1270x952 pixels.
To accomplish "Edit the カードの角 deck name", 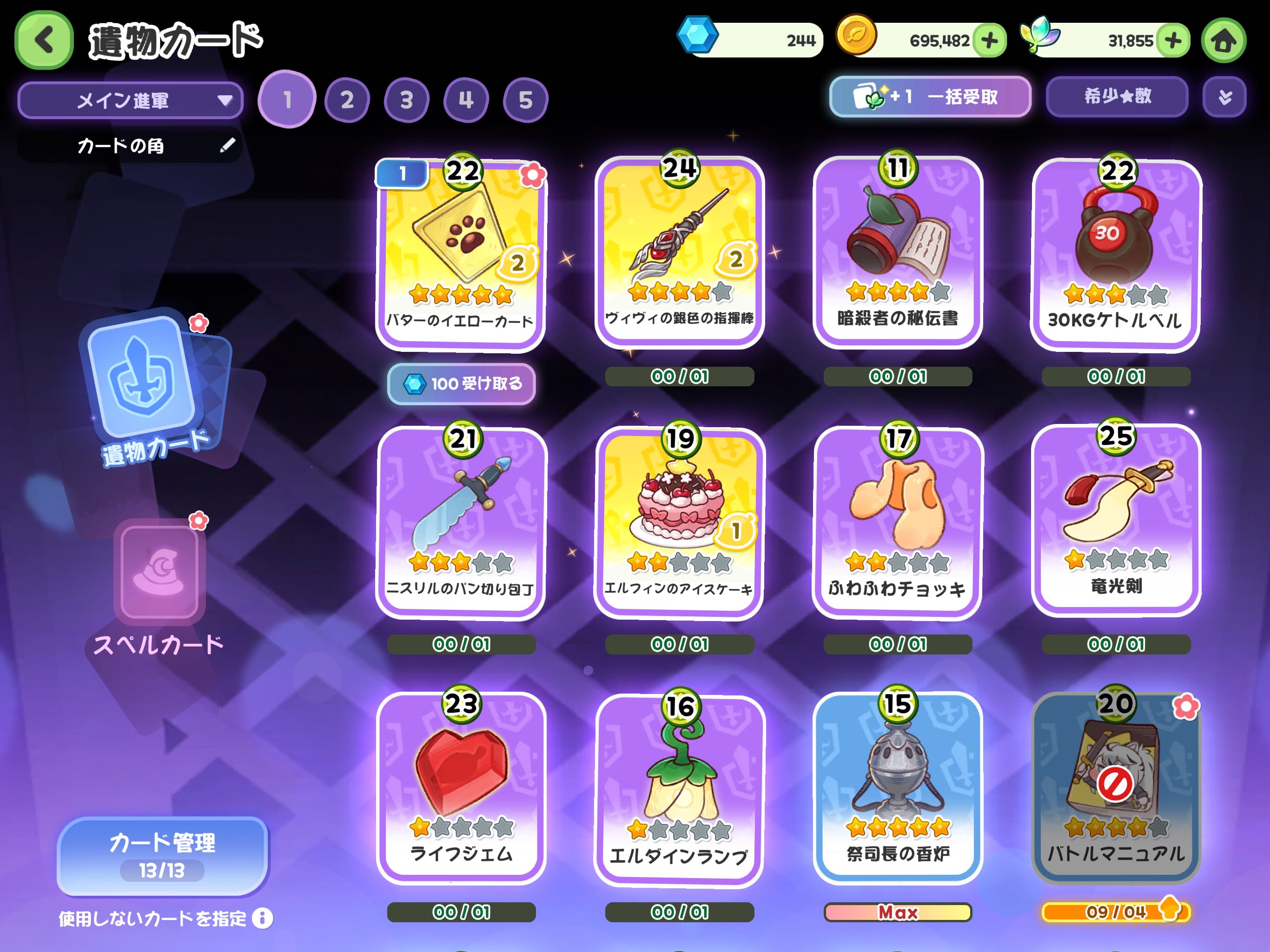I will coord(227,145).
